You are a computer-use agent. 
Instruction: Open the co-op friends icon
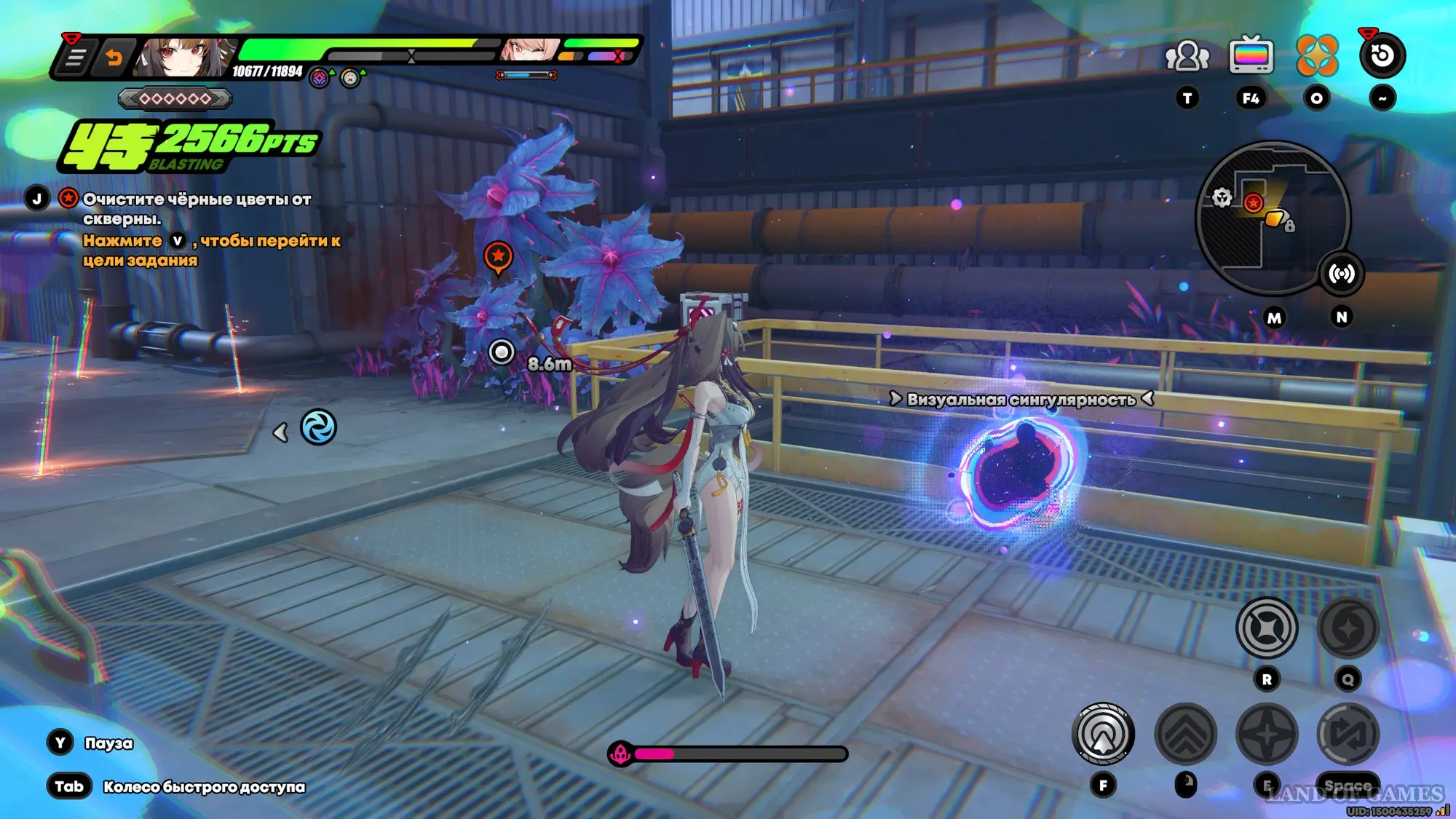(1187, 56)
